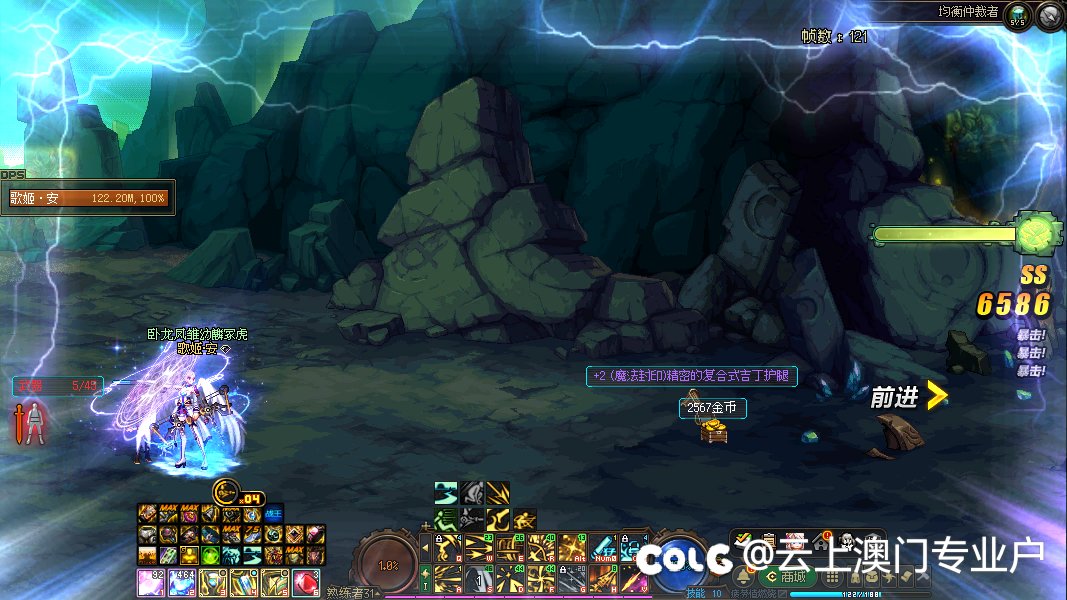Click the 战王 buff icon

(275, 514)
